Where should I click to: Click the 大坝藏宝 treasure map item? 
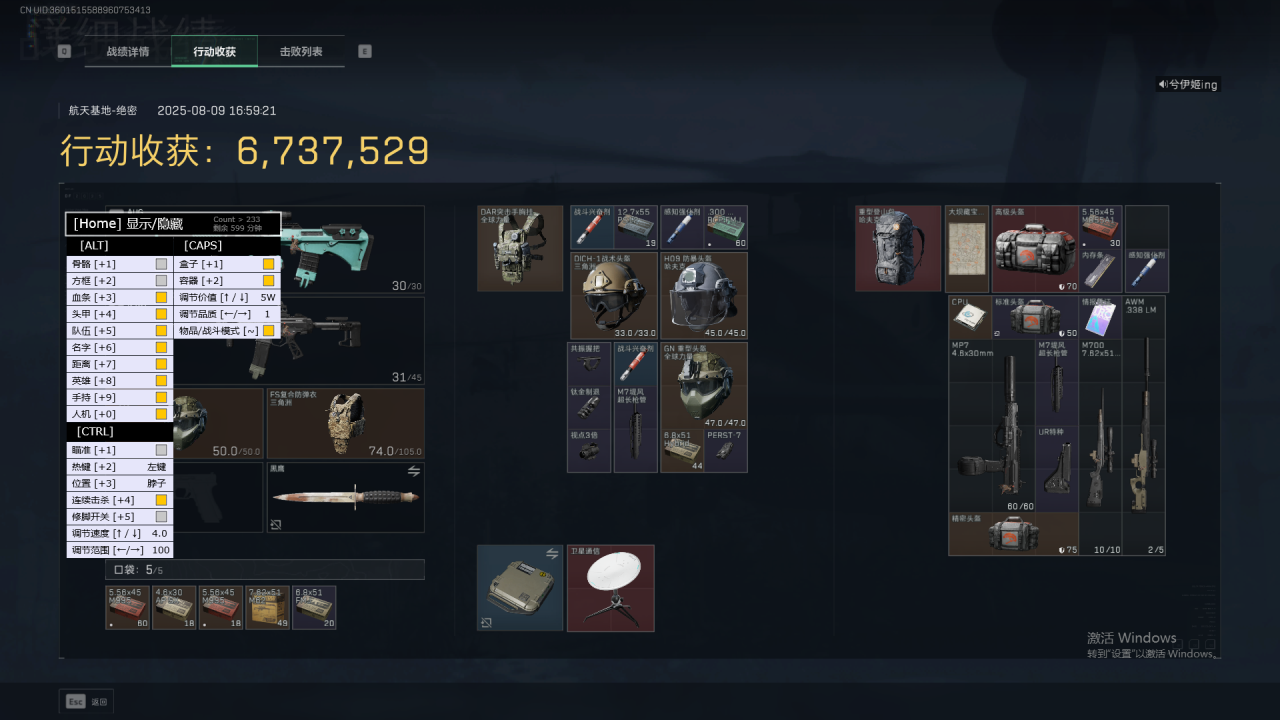pos(967,248)
